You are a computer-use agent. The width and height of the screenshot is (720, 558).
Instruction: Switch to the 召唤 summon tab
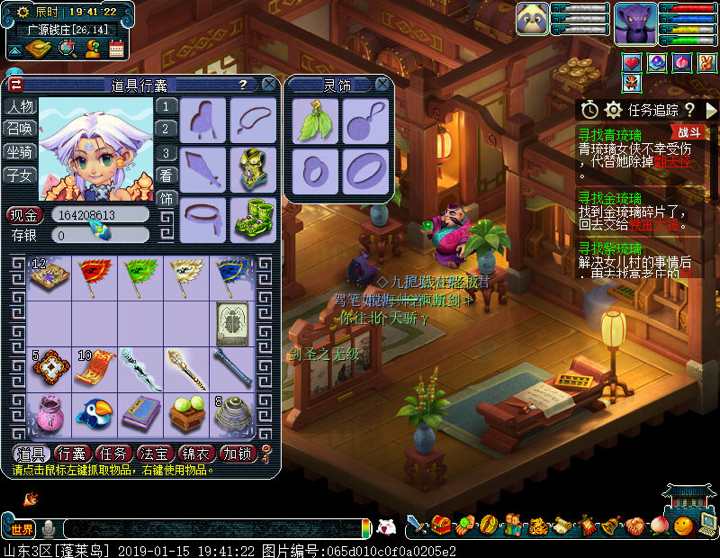20,129
